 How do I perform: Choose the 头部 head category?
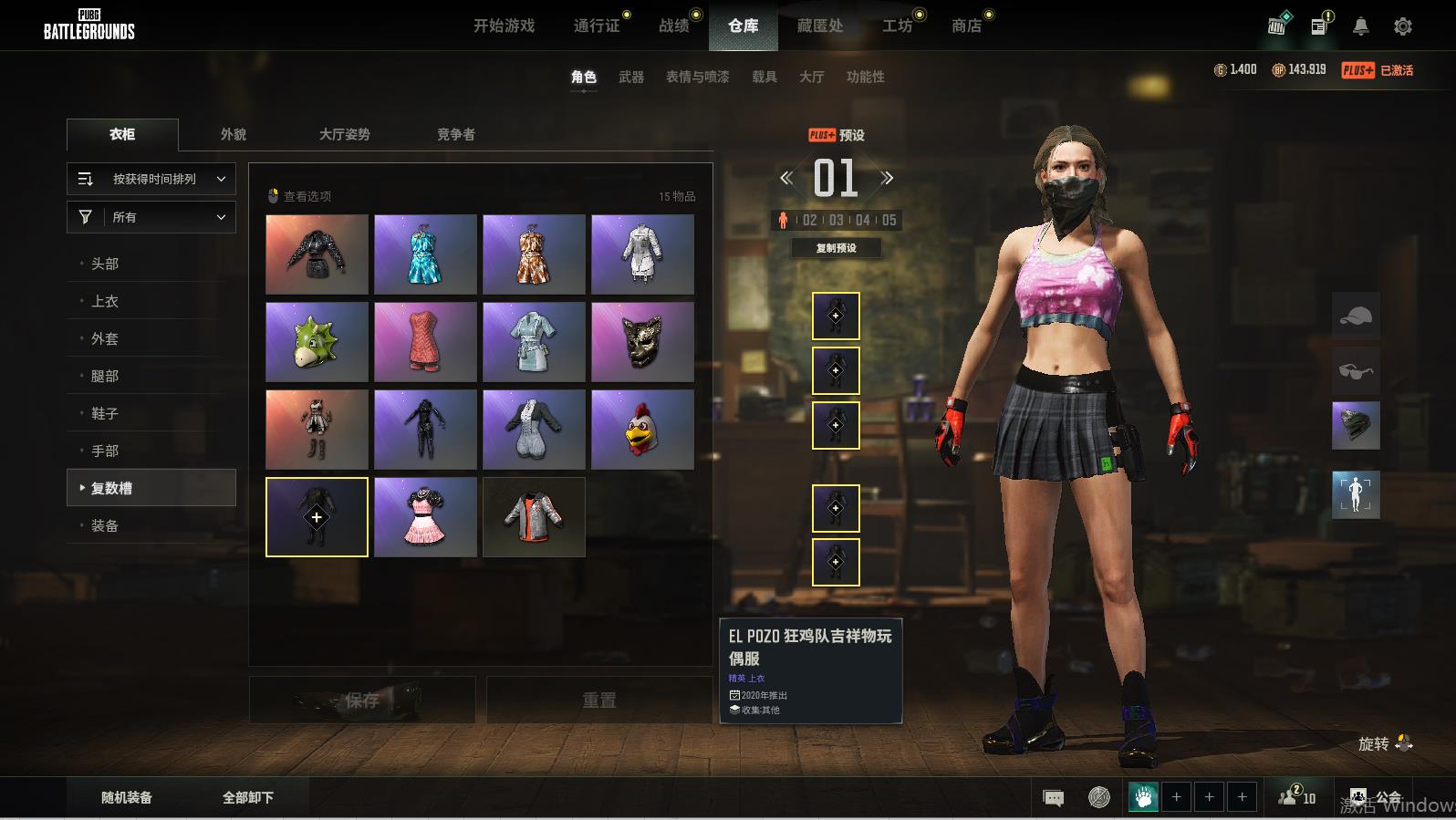pyautogui.click(x=105, y=264)
